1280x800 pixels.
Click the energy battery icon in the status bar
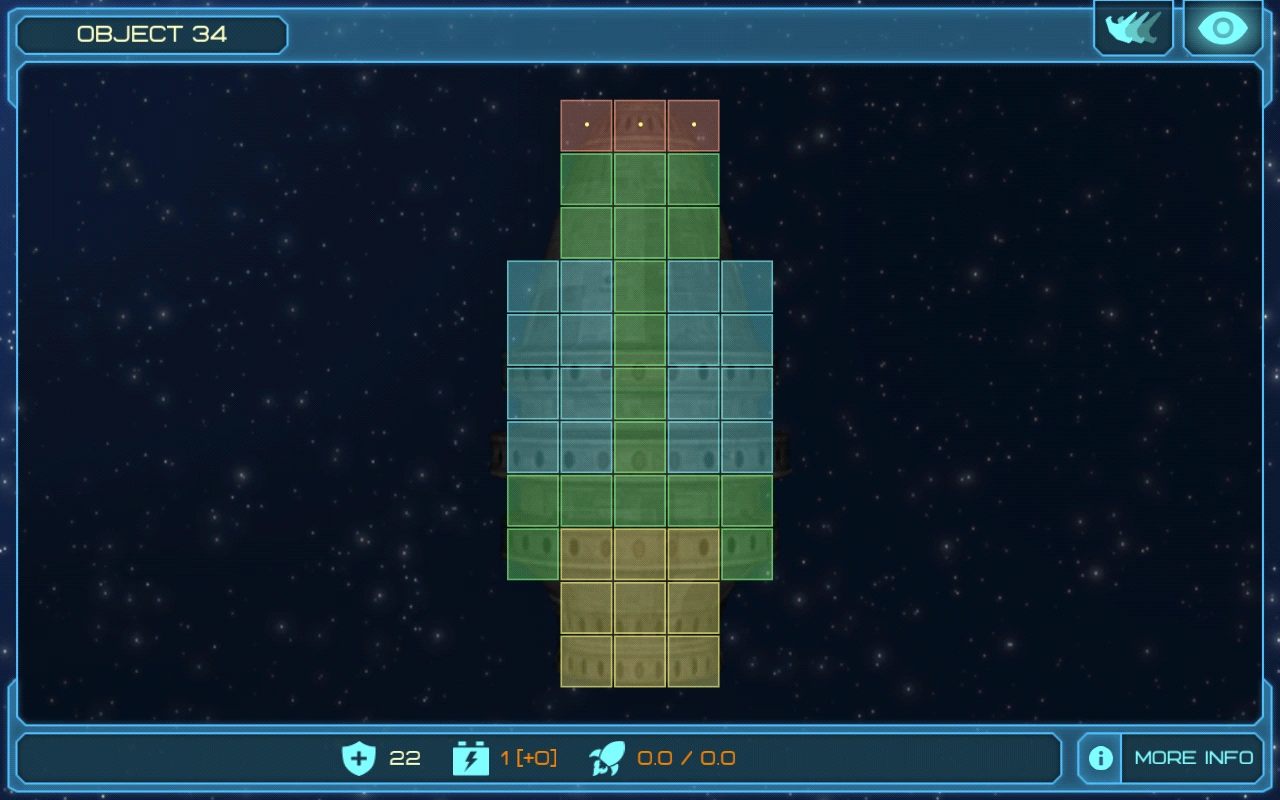pyautogui.click(x=470, y=759)
